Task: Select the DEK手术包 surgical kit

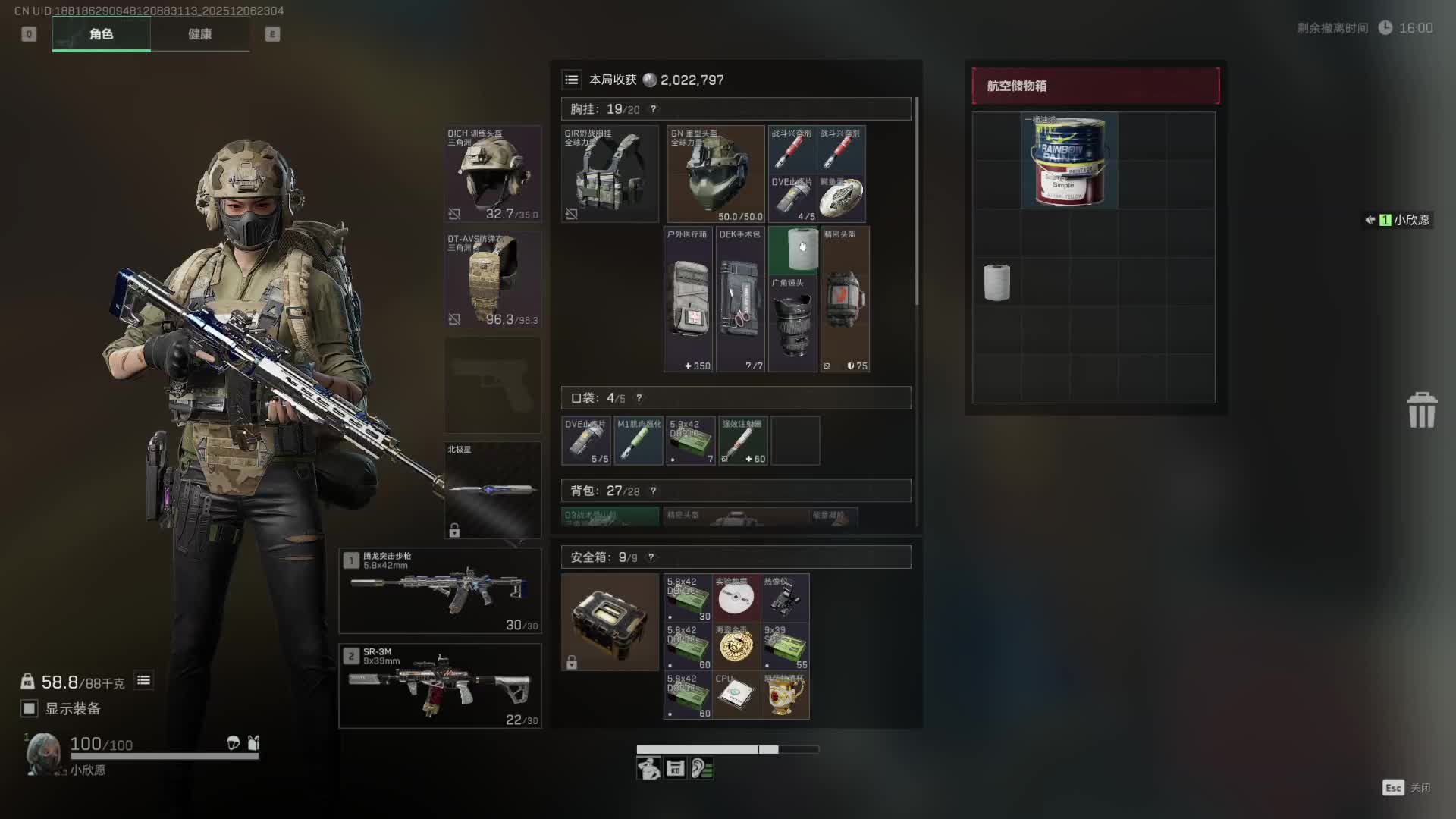Action: 740,300
